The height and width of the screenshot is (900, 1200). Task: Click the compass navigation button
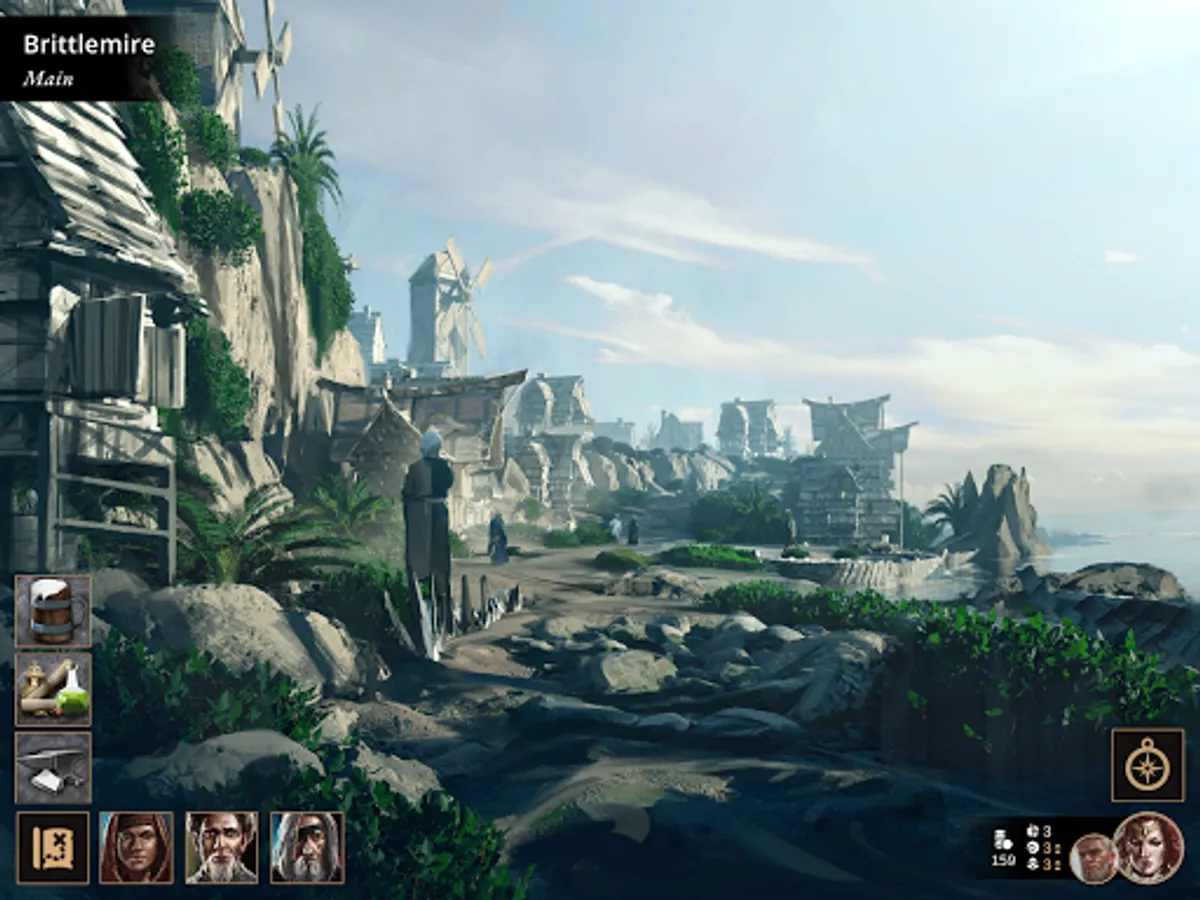click(1148, 765)
